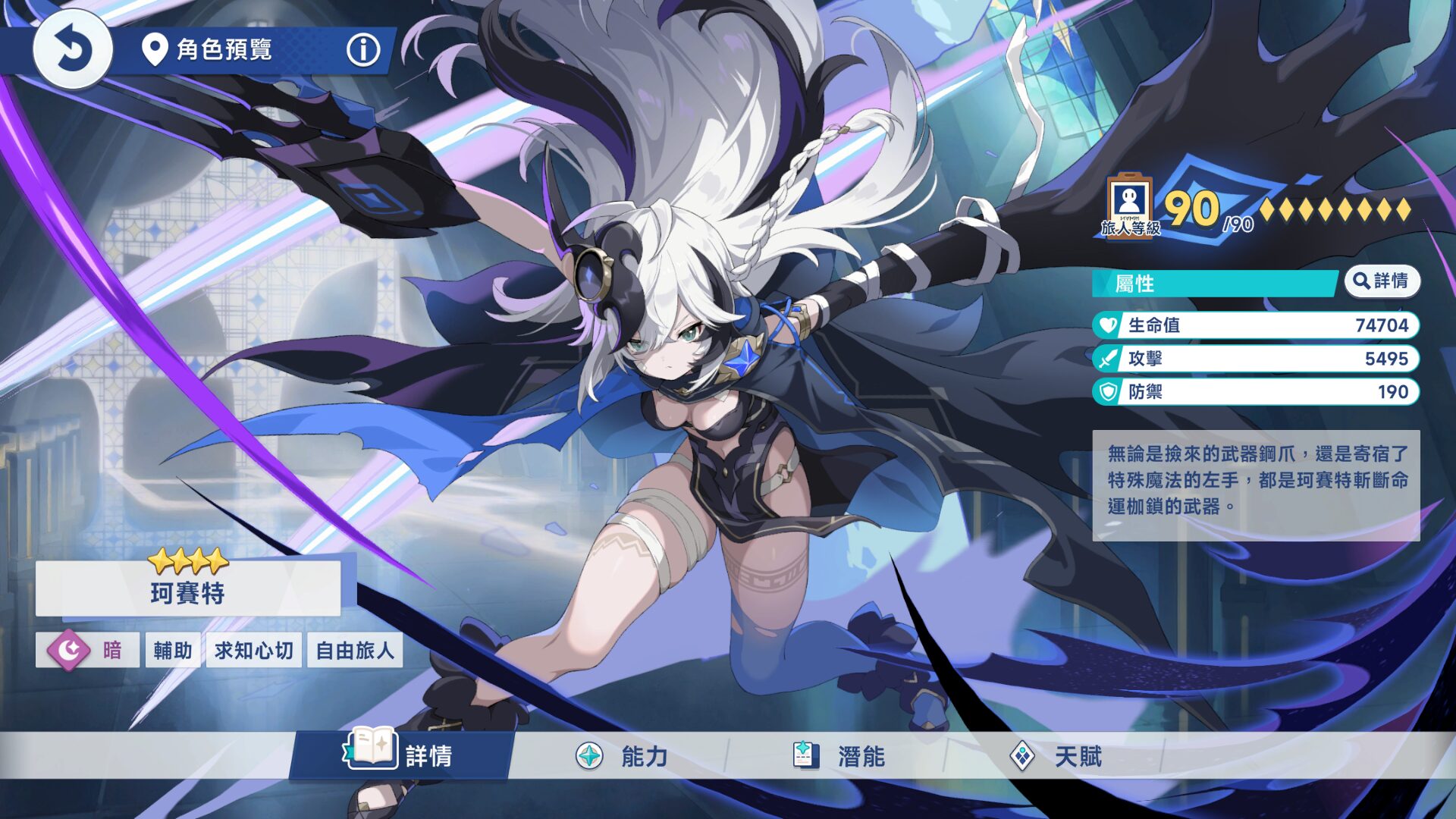Click the 自由旅人 tag
This screenshot has height=819, width=1456.
tap(355, 649)
